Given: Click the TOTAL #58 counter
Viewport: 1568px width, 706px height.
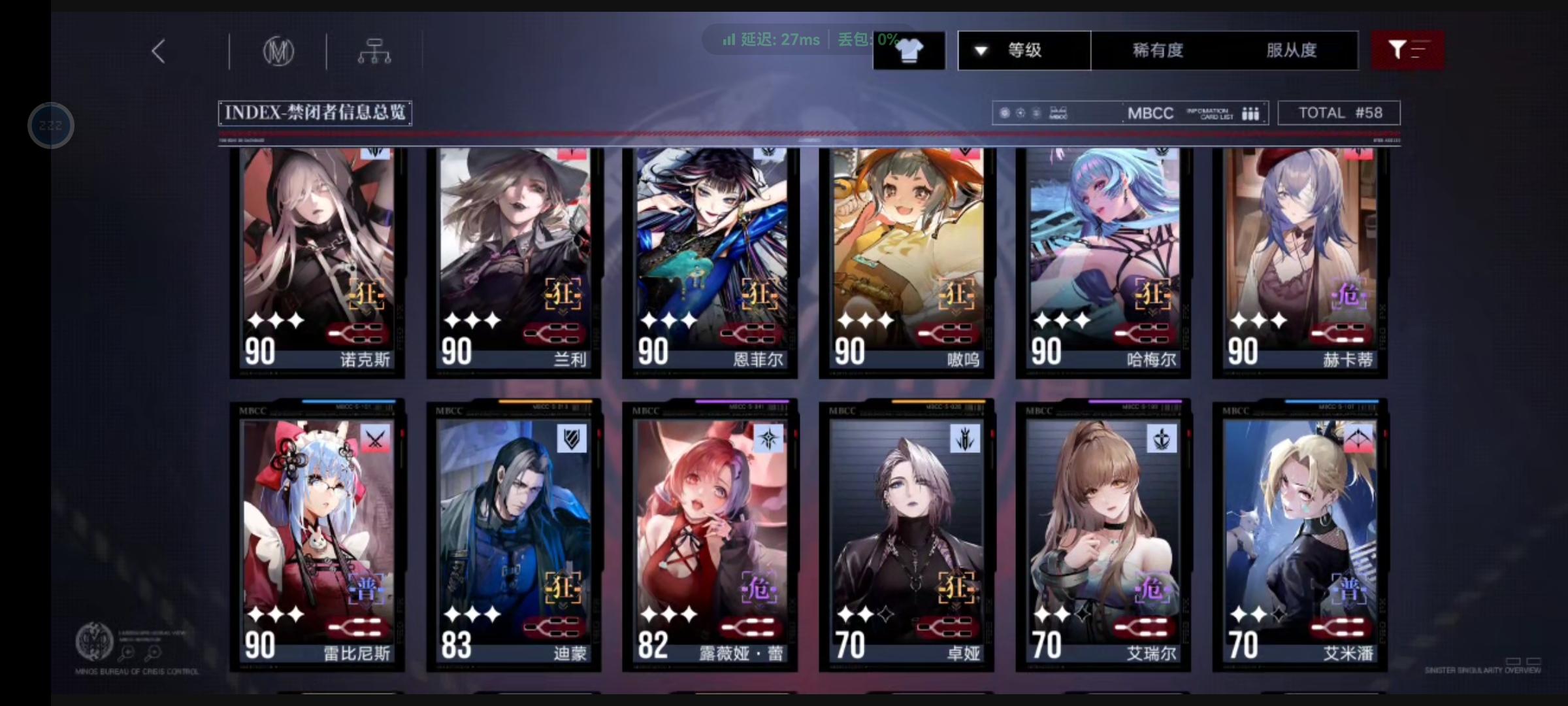Looking at the screenshot, I should pos(1339,112).
